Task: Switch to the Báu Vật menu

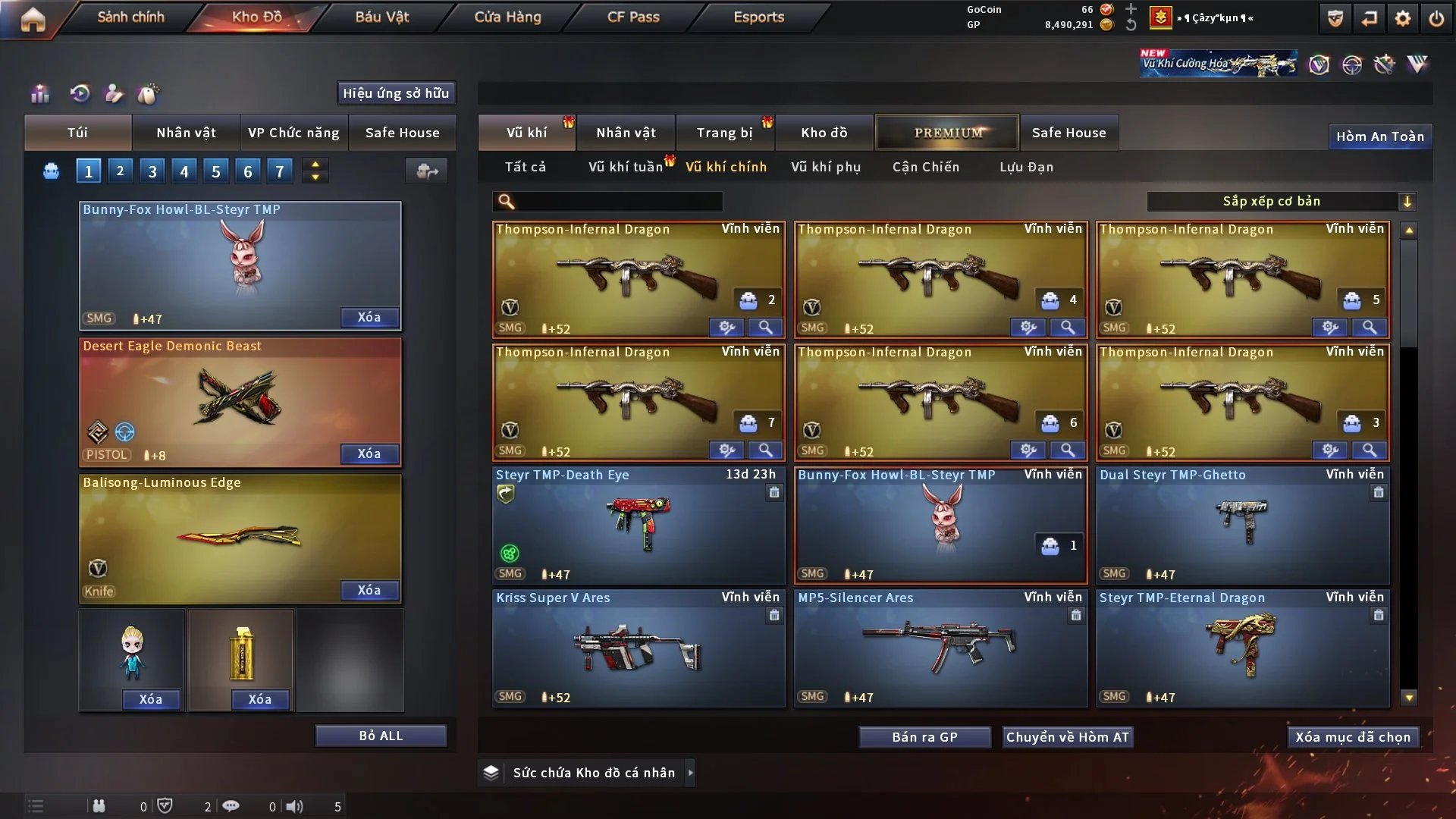Action: [x=381, y=17]
